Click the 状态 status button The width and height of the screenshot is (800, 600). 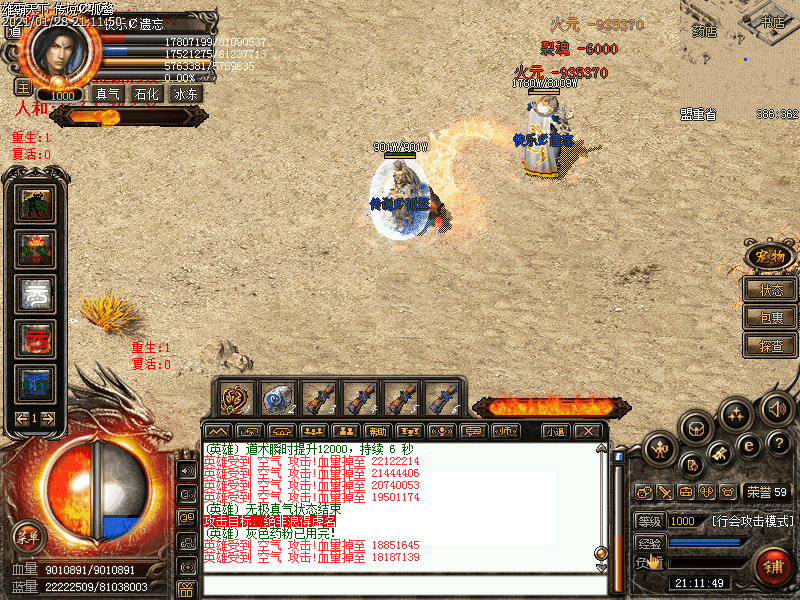pos(771,290)
